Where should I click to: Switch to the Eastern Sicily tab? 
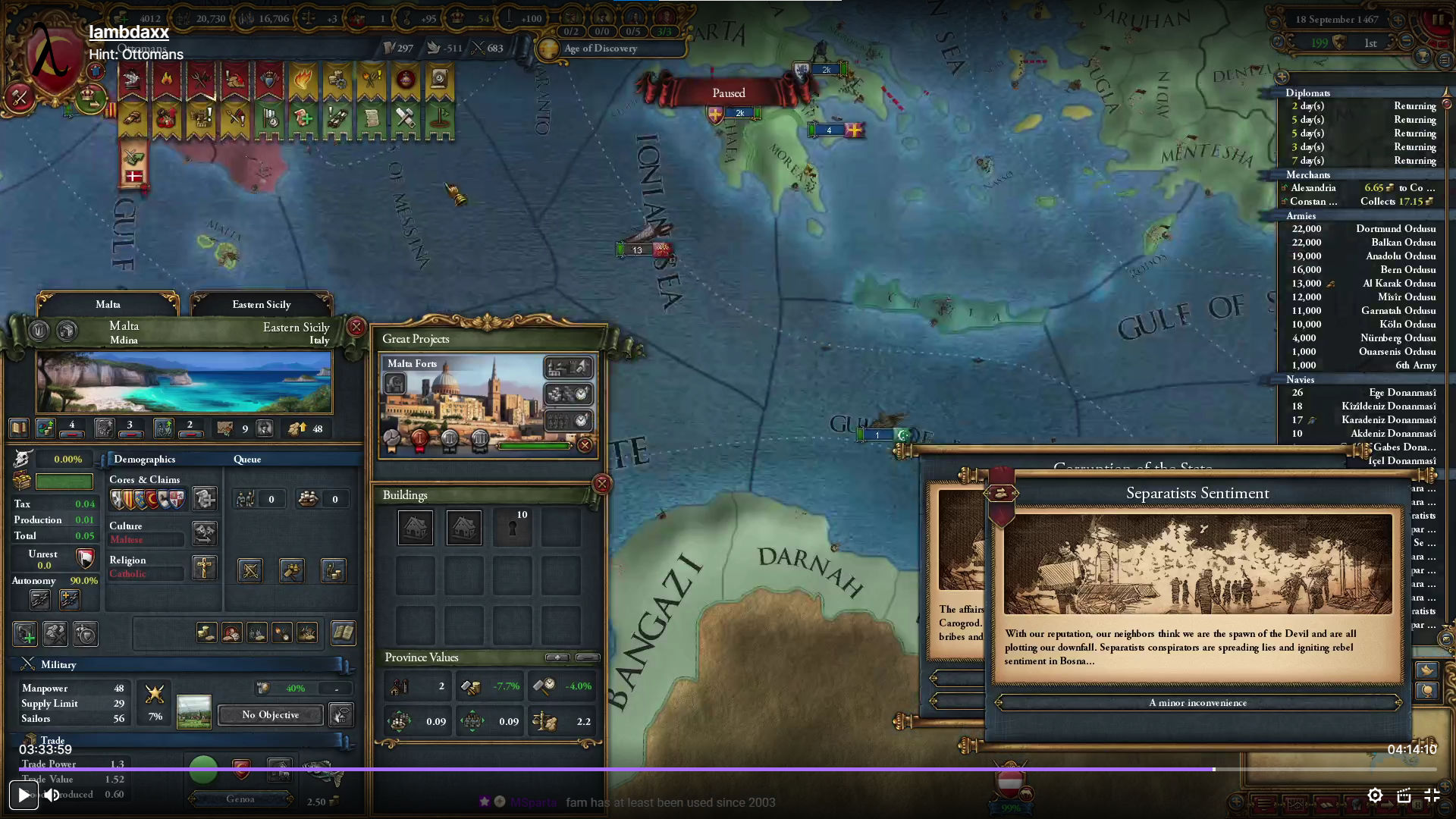point(261,304)
